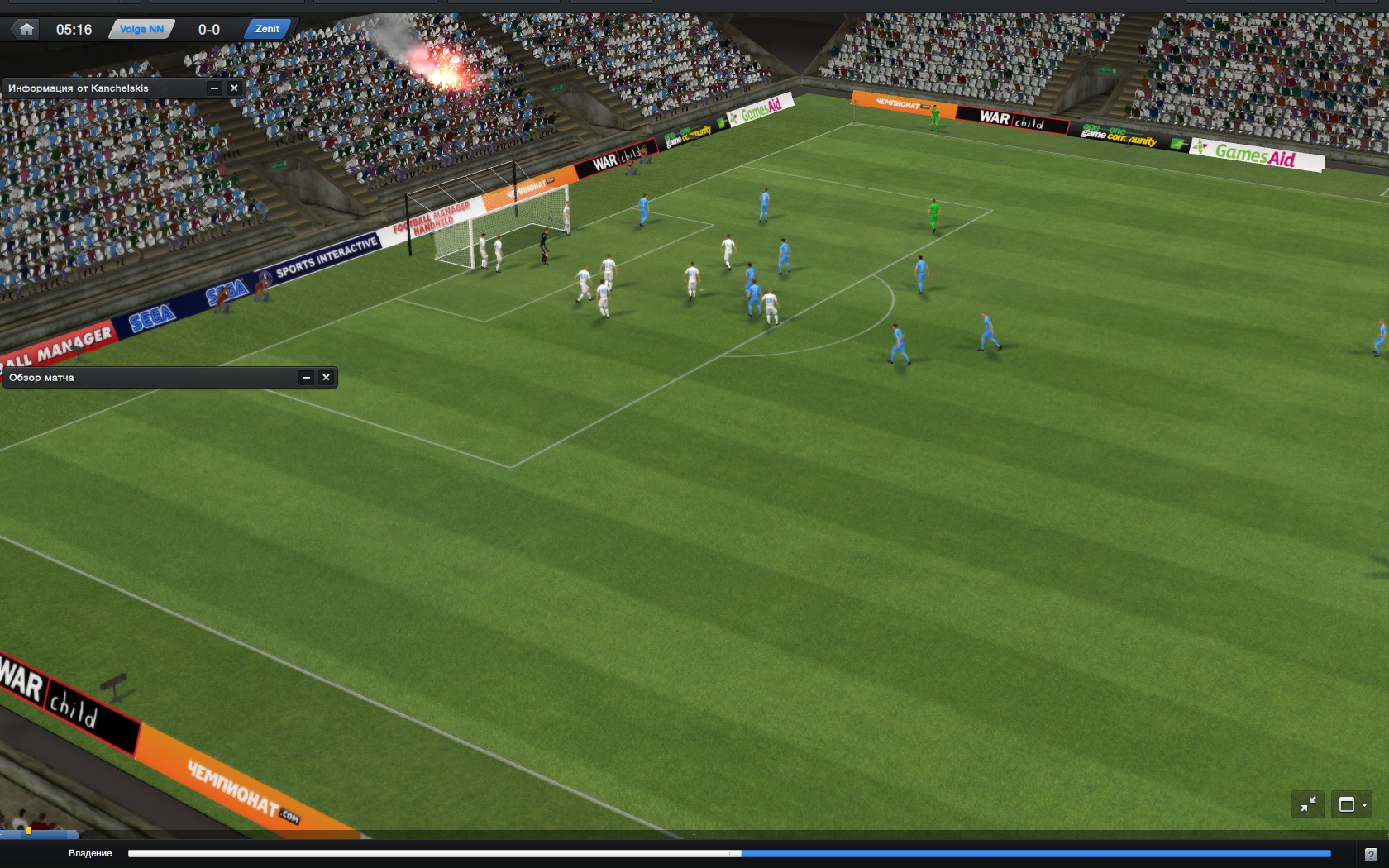Minimize the Обзор матча panel

coord(306,378)
